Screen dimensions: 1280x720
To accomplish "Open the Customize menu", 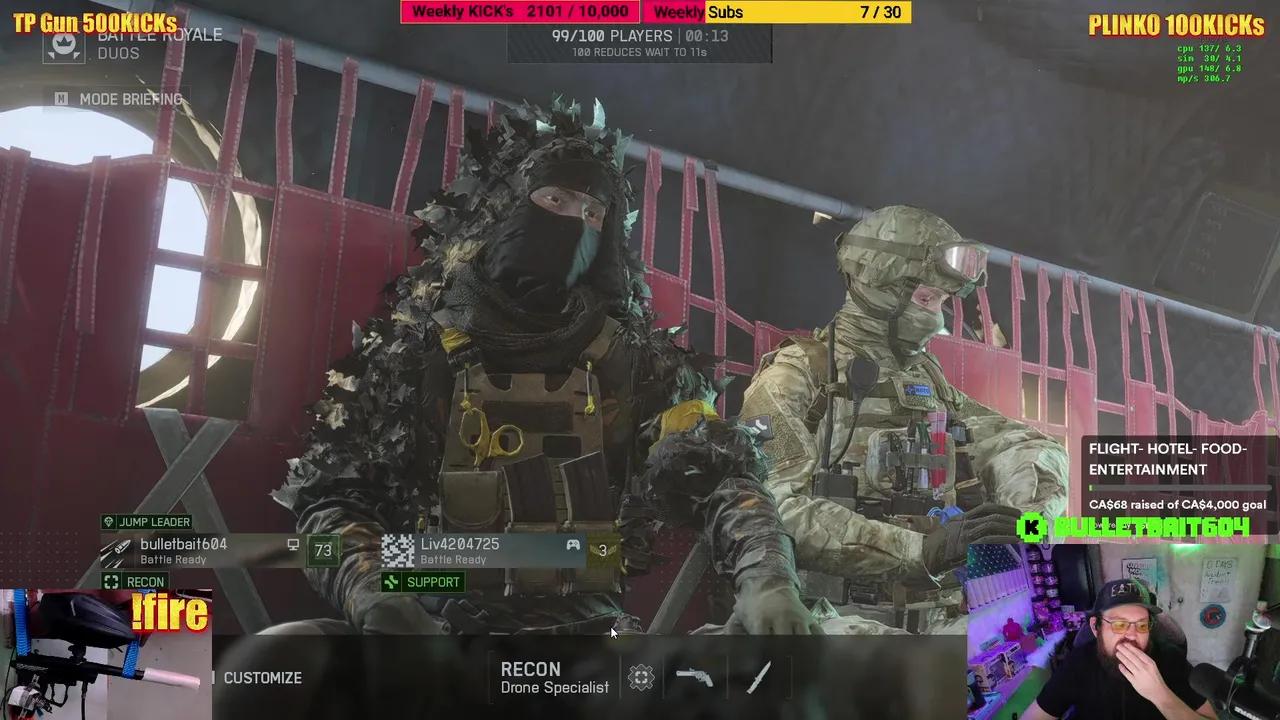I will tap(262, 677).
